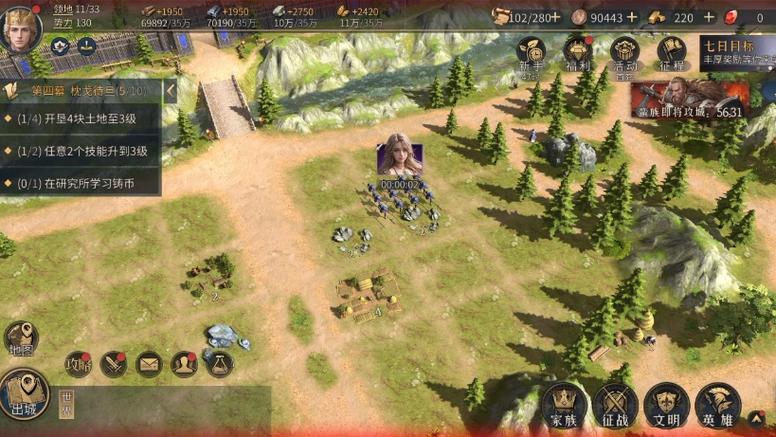The image size is (776, 437).
Task: Open the crossed swords battle report icon
Action: 114,364
